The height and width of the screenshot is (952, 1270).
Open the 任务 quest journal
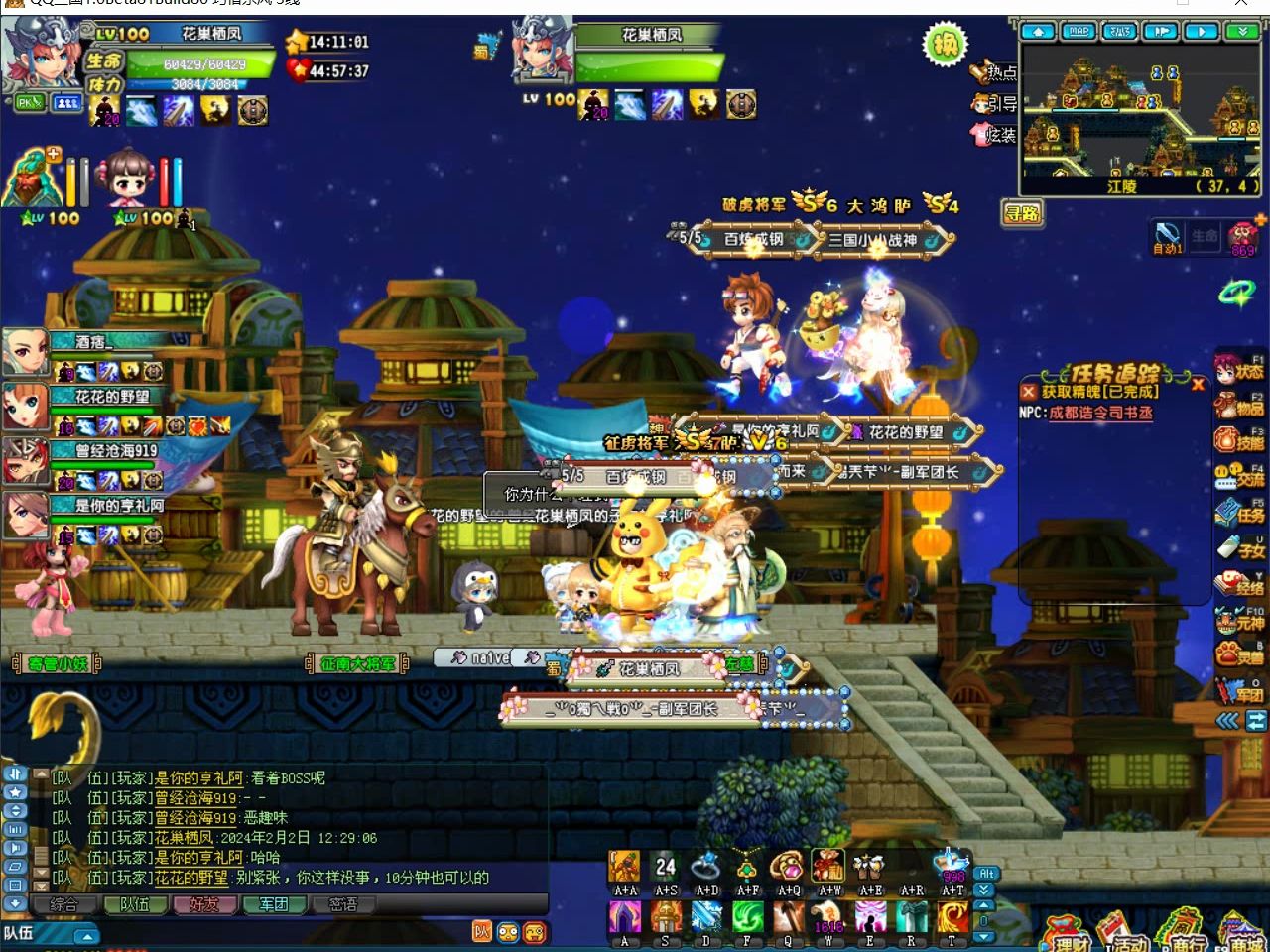tap(1240, 513)
